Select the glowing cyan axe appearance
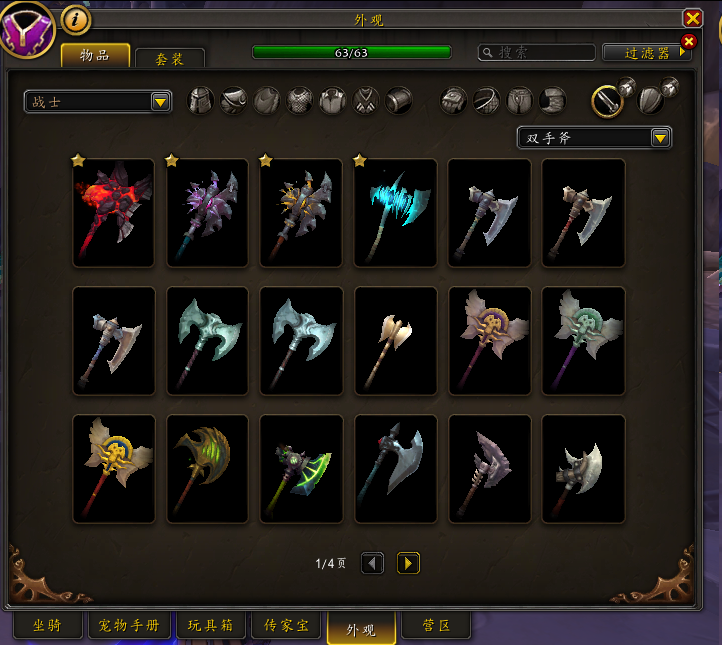Image resolution: width=722 pixels, height=645 pixels. pyautogui.click(x=396, y=212)
